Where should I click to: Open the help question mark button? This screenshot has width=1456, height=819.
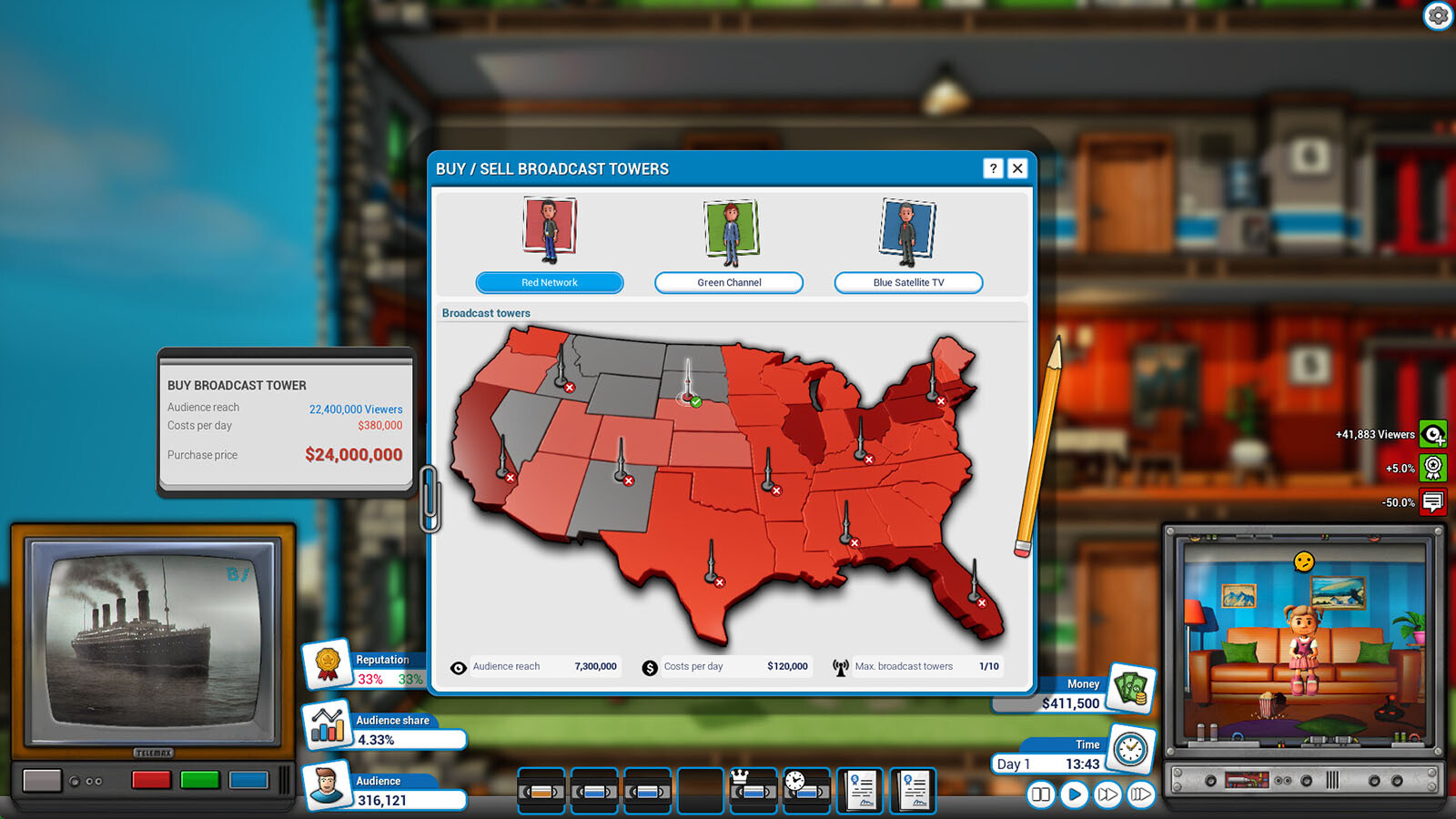(993, 168)
